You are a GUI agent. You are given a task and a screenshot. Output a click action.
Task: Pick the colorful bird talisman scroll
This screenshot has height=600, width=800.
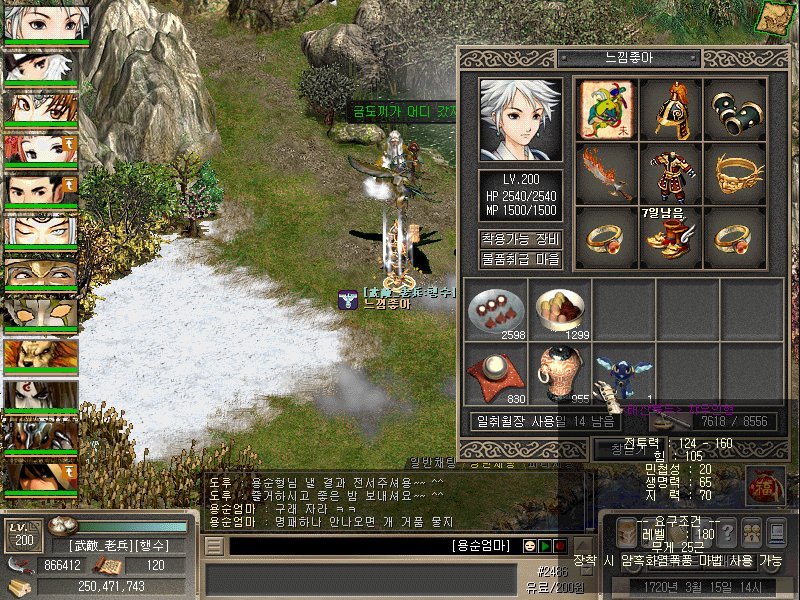(607, 109)
